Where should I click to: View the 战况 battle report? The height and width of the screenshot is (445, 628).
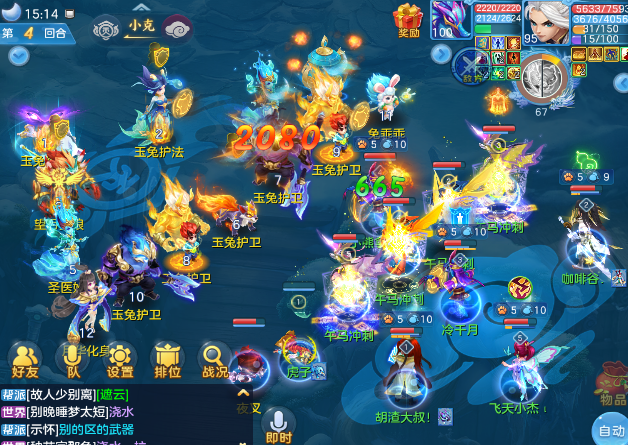point(214,360)
